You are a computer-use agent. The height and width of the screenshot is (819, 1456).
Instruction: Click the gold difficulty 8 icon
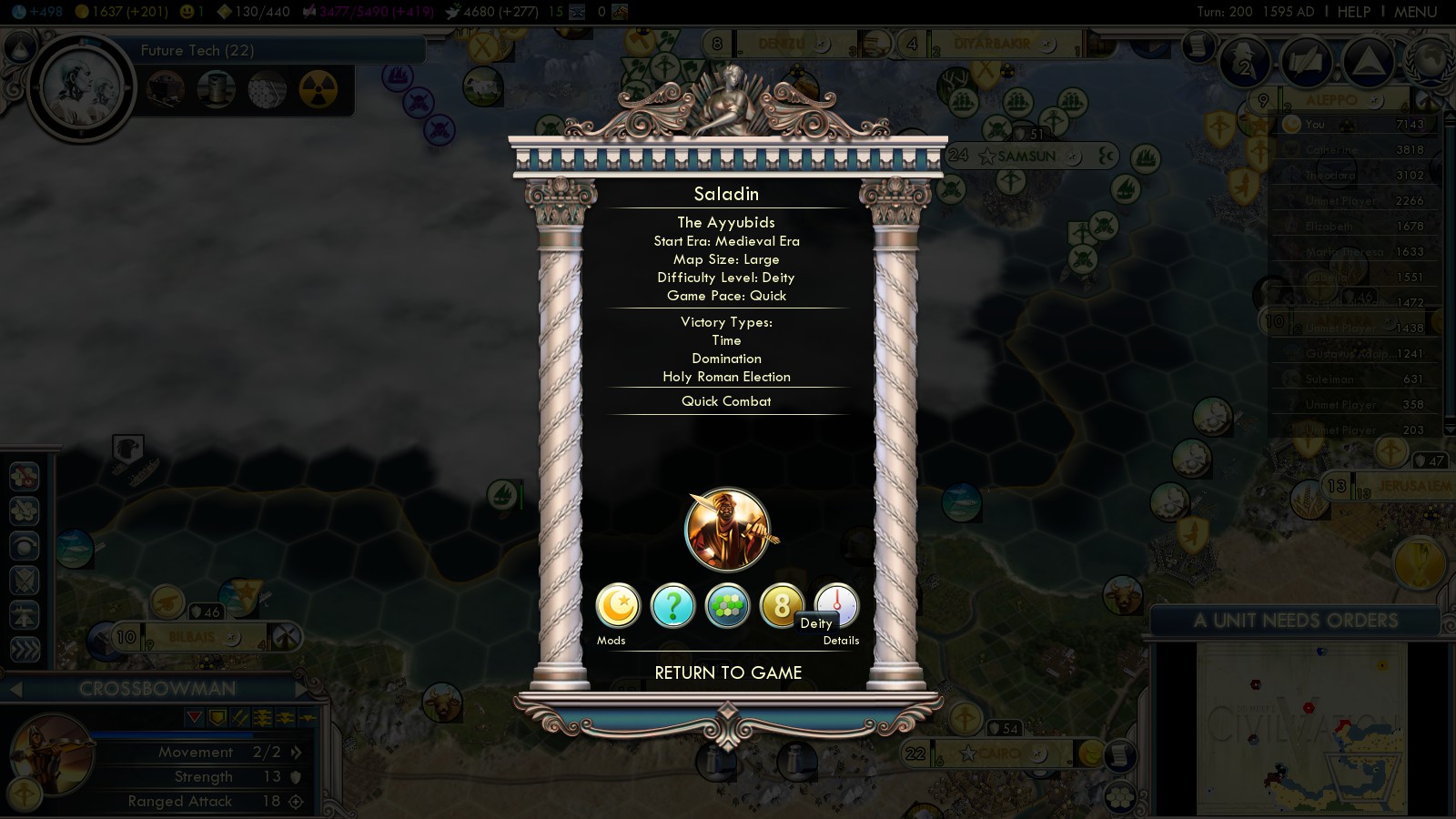coord(780,604)
